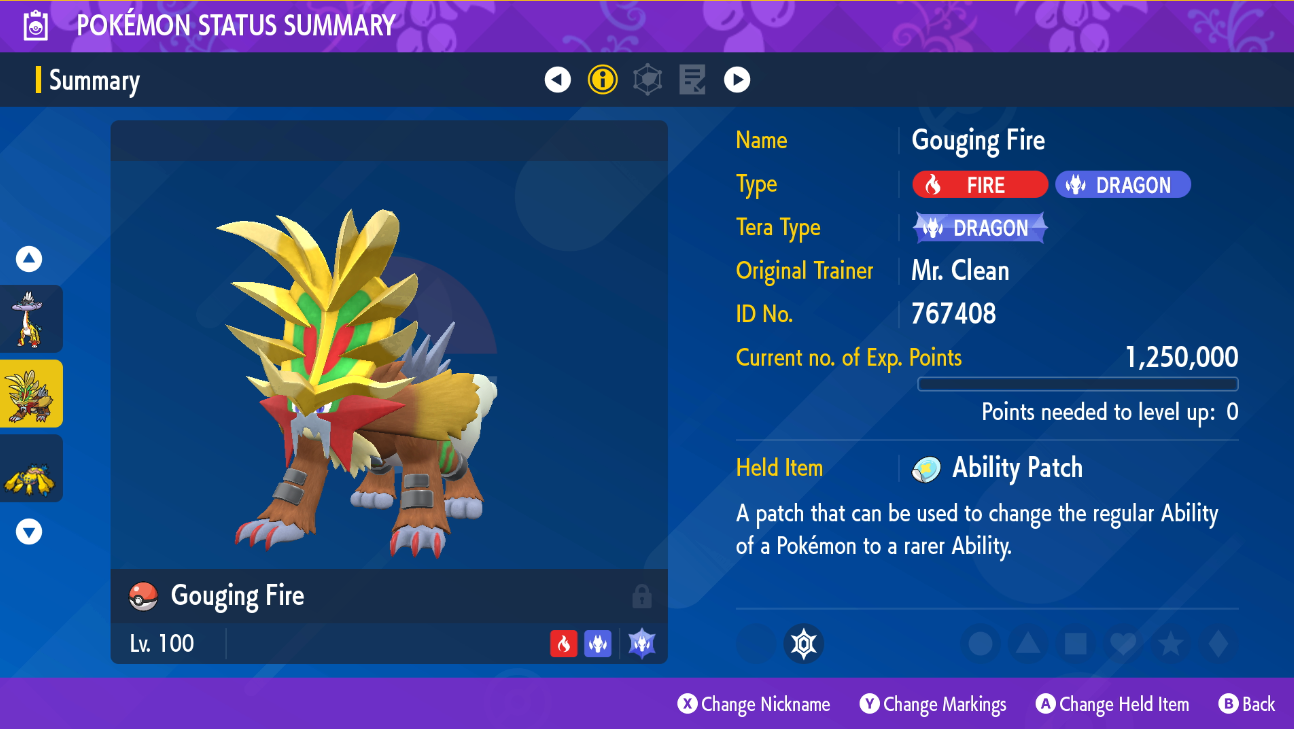1294x729 pixels.
Task: Click the previous page arrow button
Action: [557, 80]
